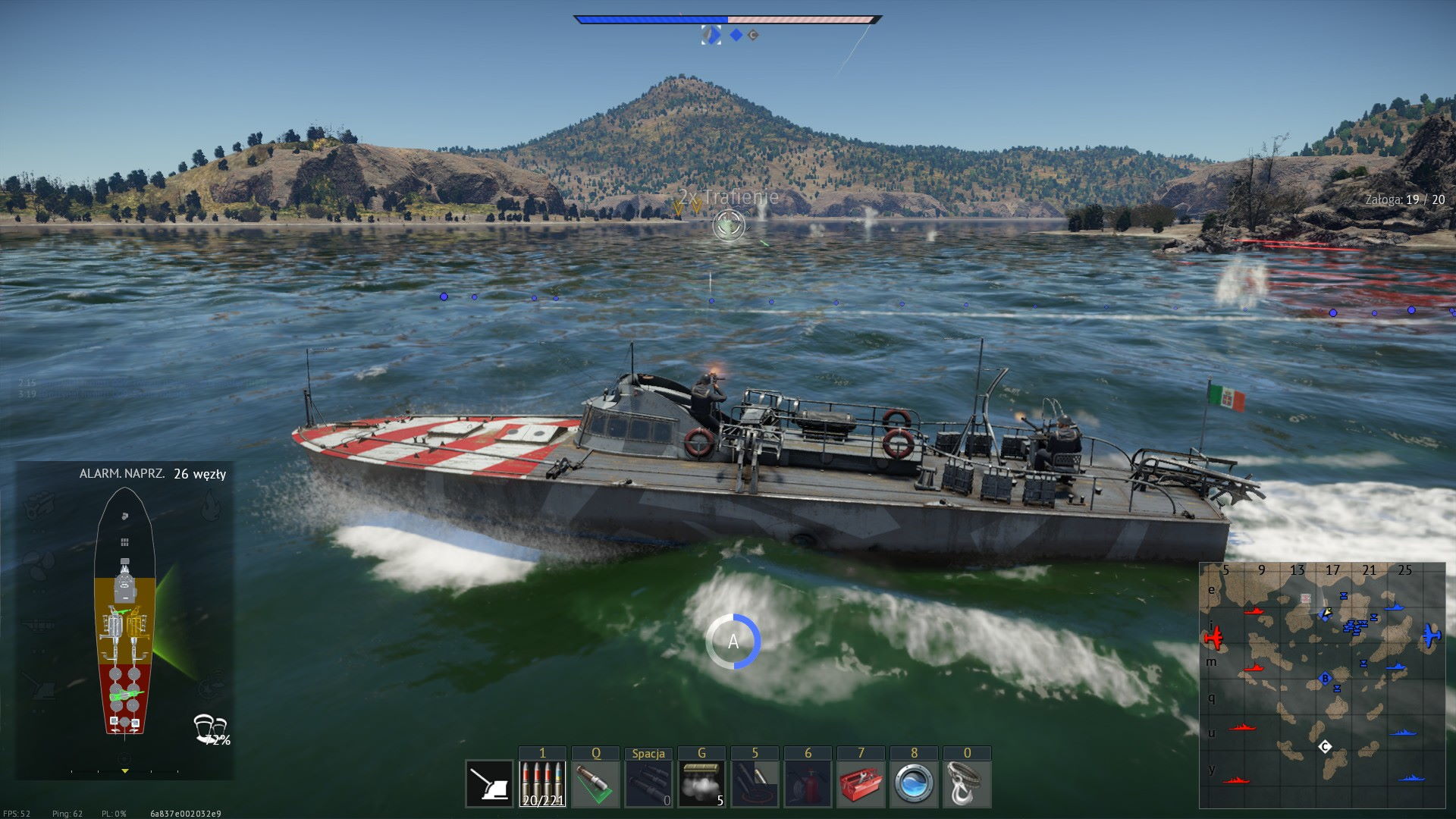The width and height of the screenshot is (1456, 819).
Task: Click the red bomber marker on minimap
Action: 1213,637
